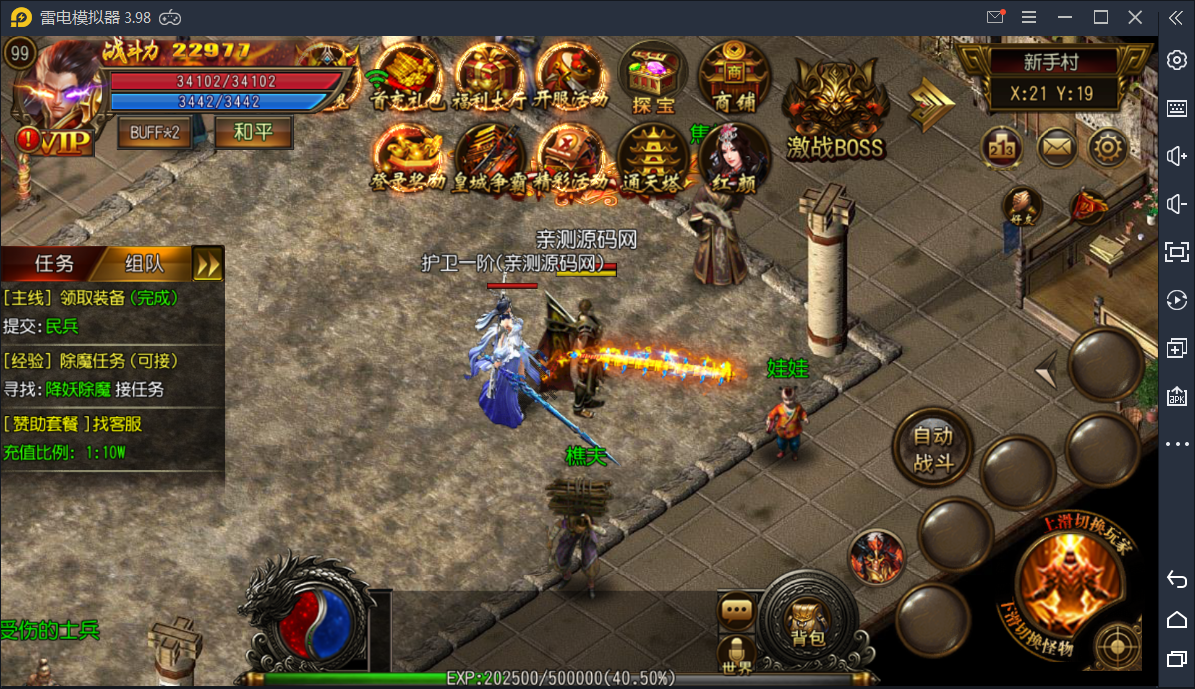Open the 红颜 companion portrait
Image resolution: width=1195 pixels, height=689 pixels.
click(734, 158)
